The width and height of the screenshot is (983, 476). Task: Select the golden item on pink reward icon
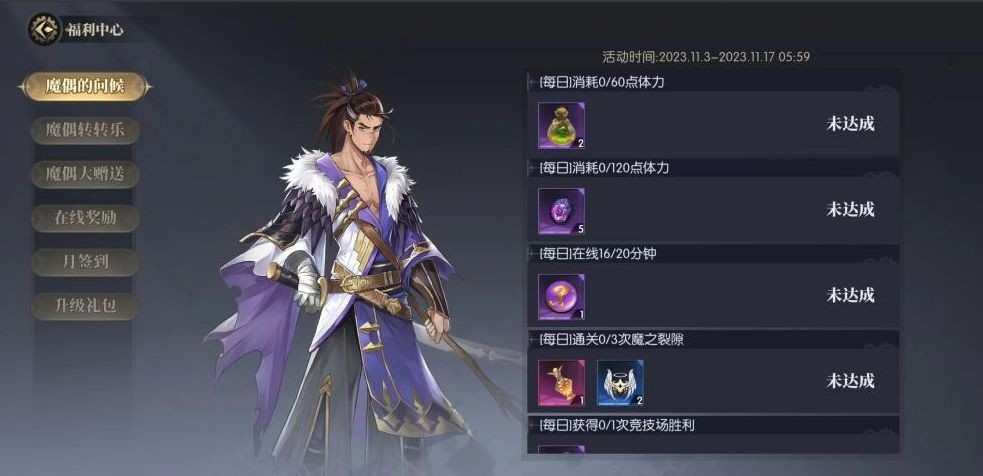(x=561, y=382)
